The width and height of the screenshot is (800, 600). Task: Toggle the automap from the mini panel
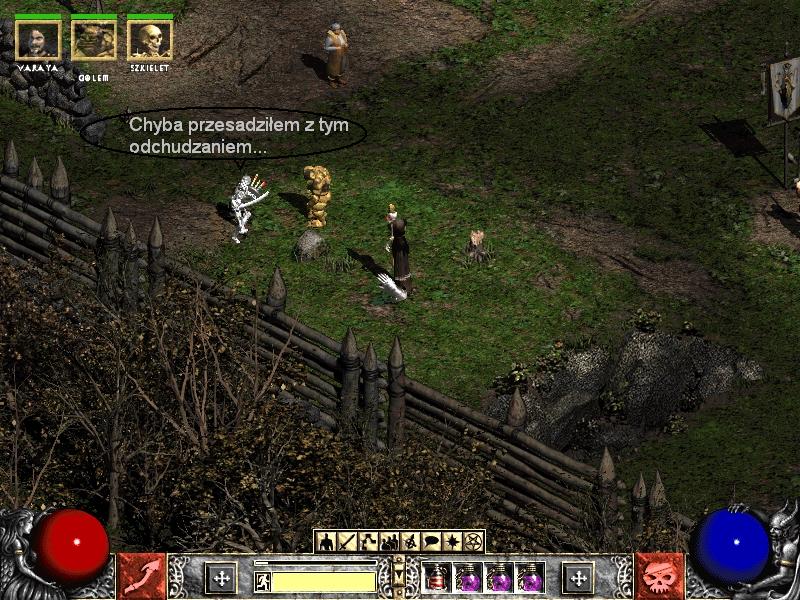[410, 542]
